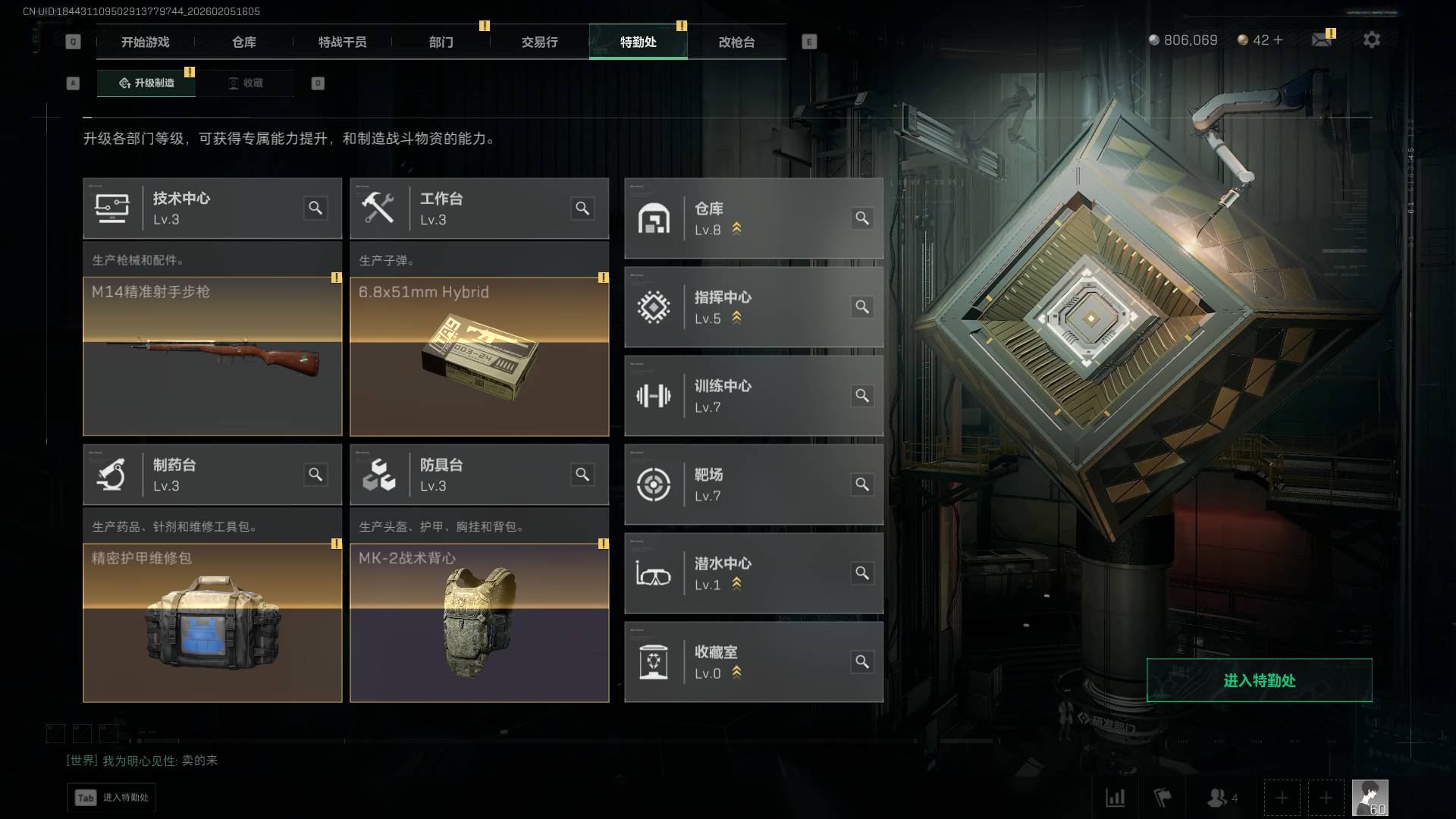Switch to the 开始游戏 tab
Viewport: 1456px width, 819px height.
[145, 42]
